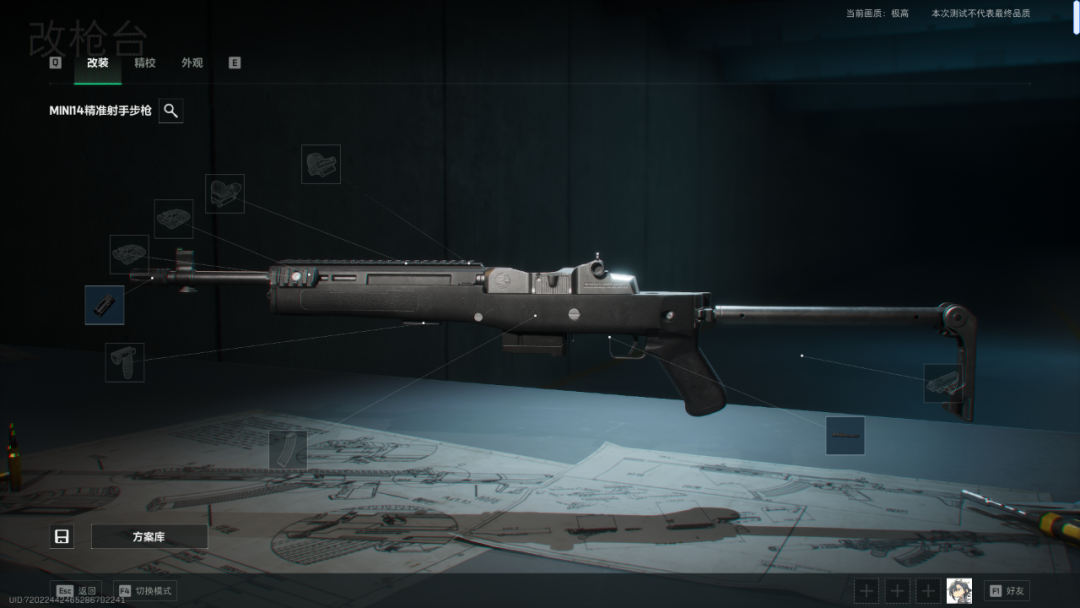Open the 好友 friends list
Image resolution: width=1080 pixels, height=608 pixels.
coord(1007,591)
